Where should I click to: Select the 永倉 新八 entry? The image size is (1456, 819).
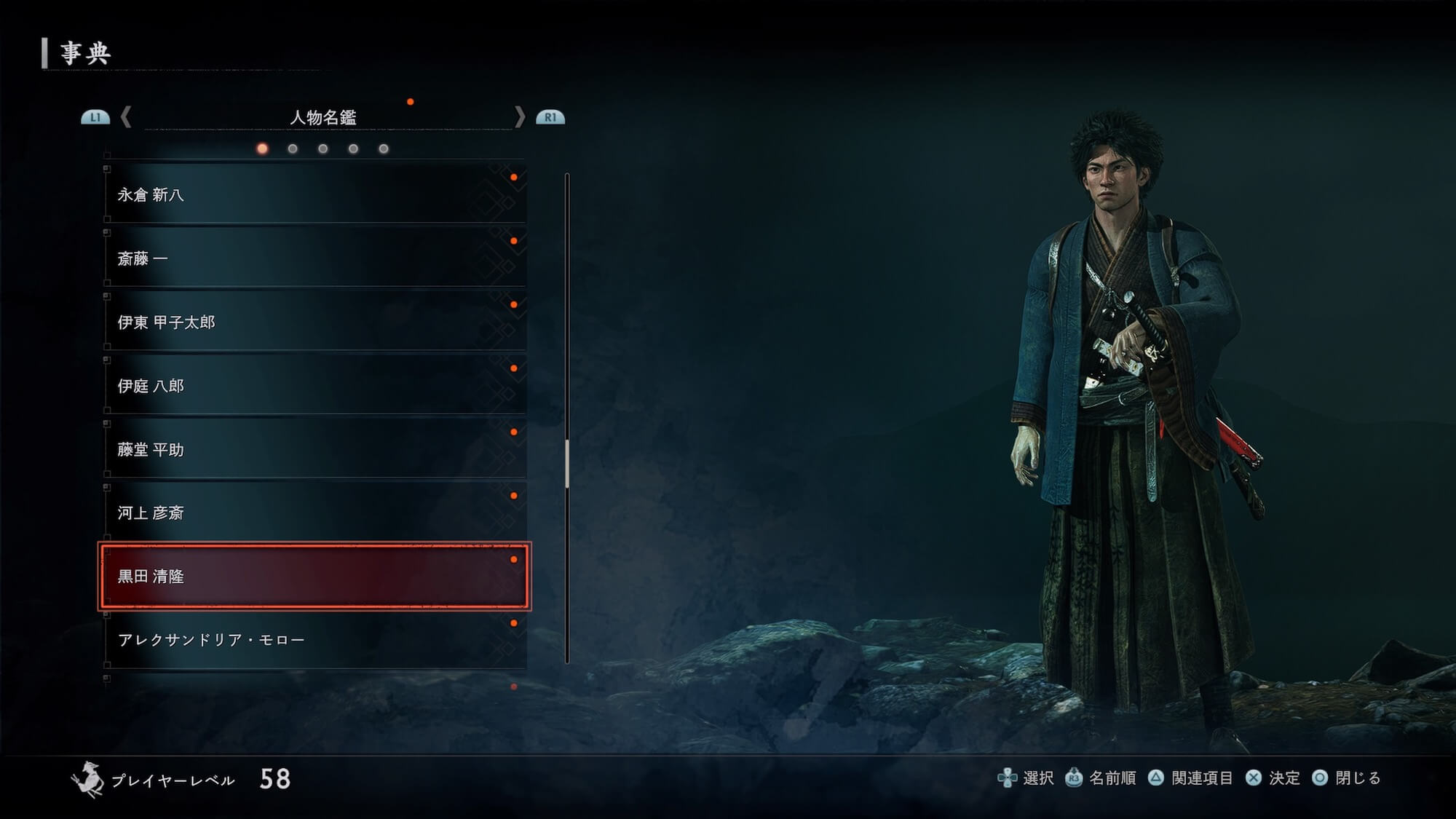pyautogui.click(x=314, y=194)
